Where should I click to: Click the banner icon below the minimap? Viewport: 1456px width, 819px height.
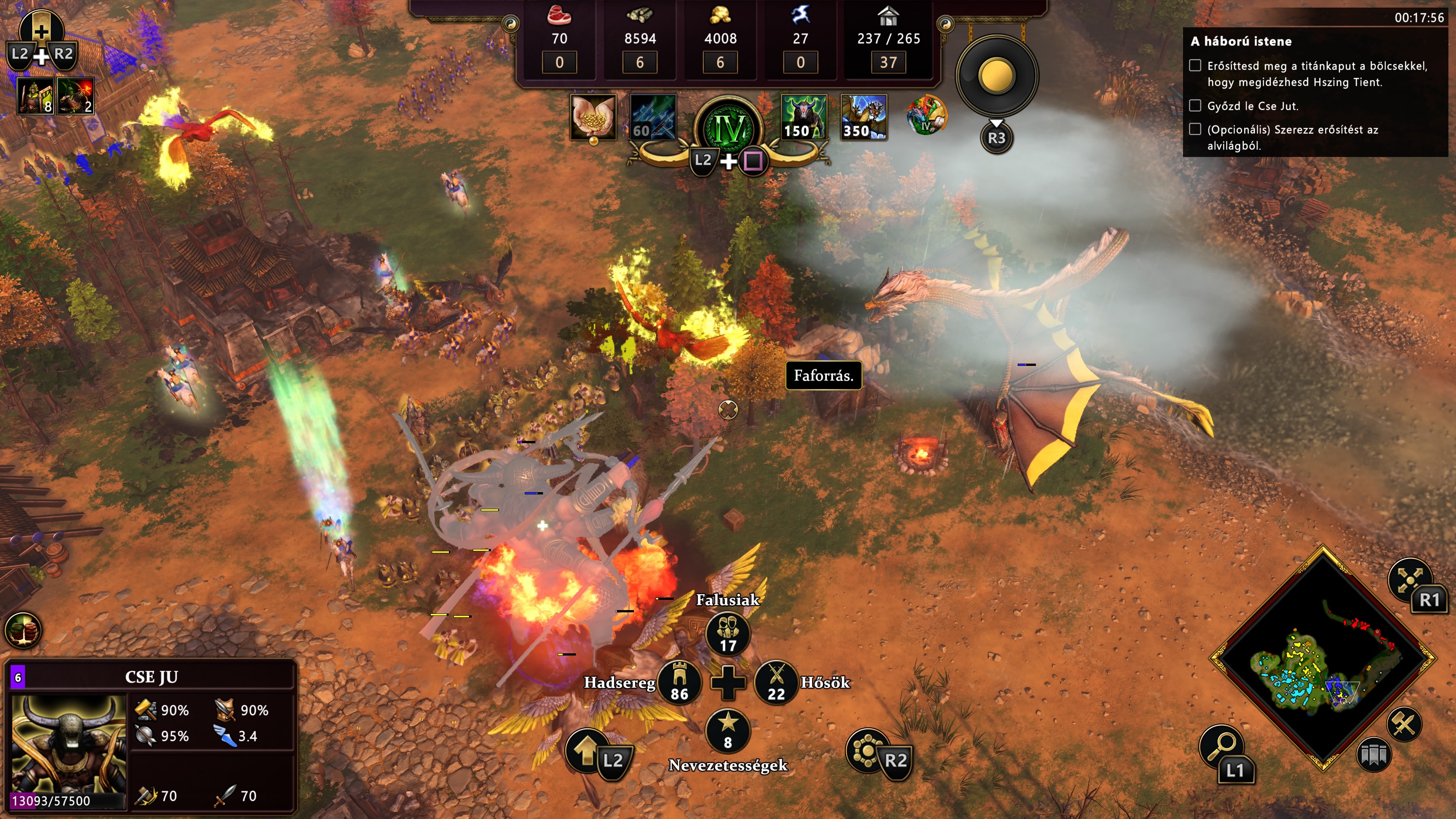tap(1373, 755)
